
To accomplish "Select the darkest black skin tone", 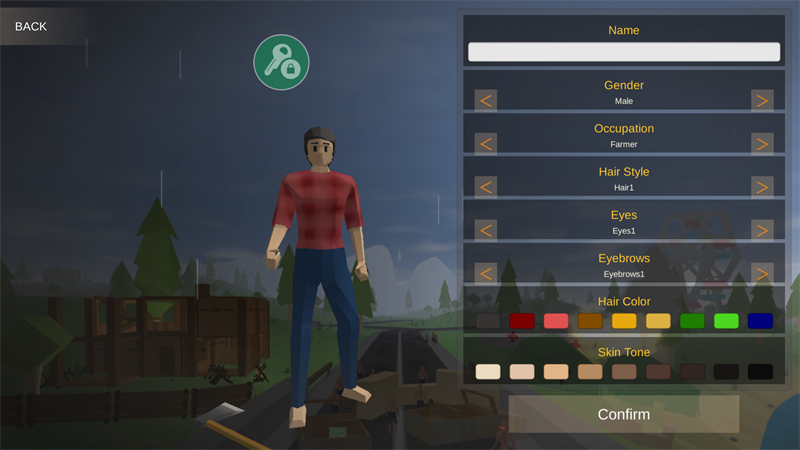I will (760, 371).
